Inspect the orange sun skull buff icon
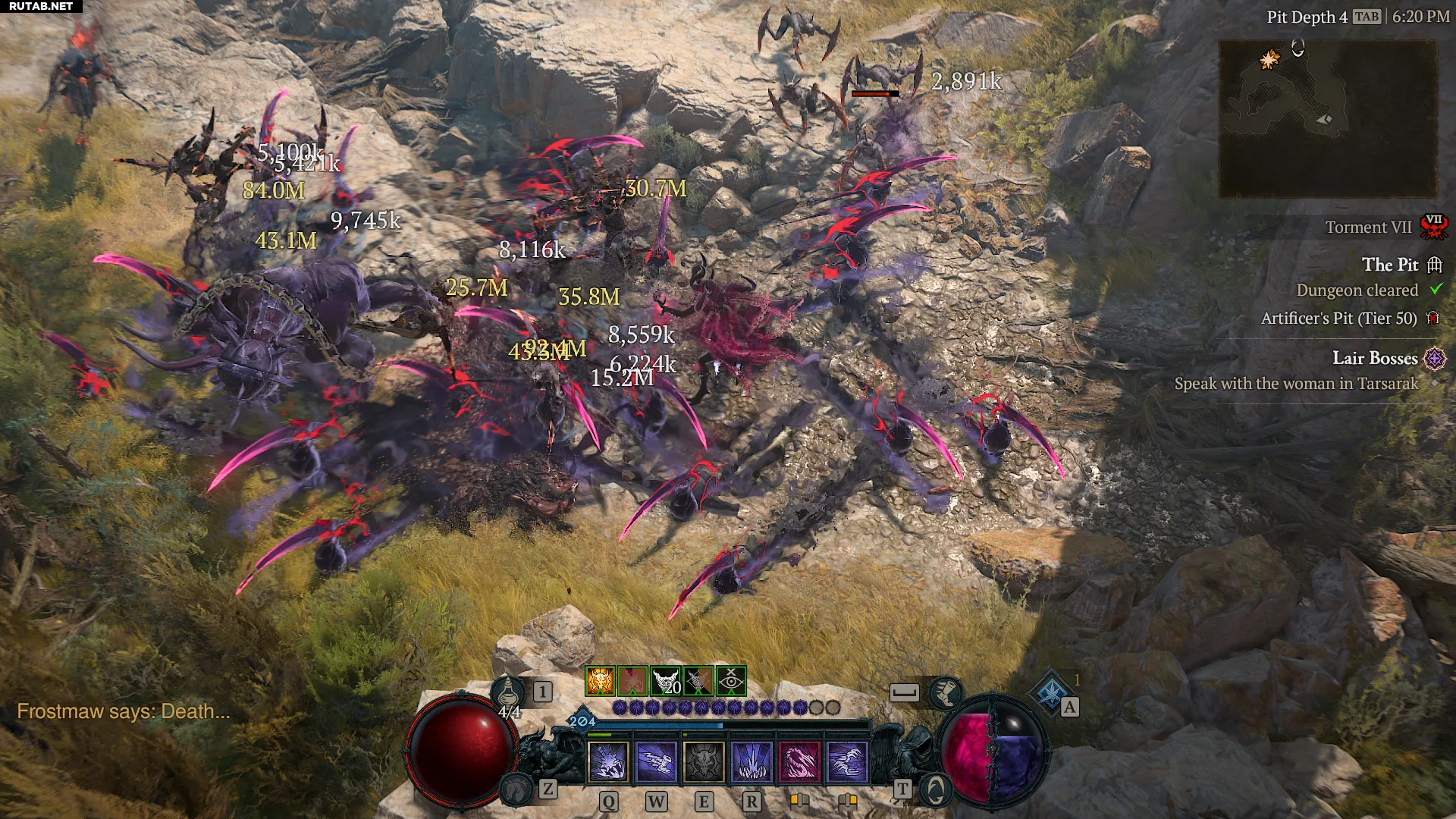Viewport: 1456px width, 819px height. tap(600, 681)
